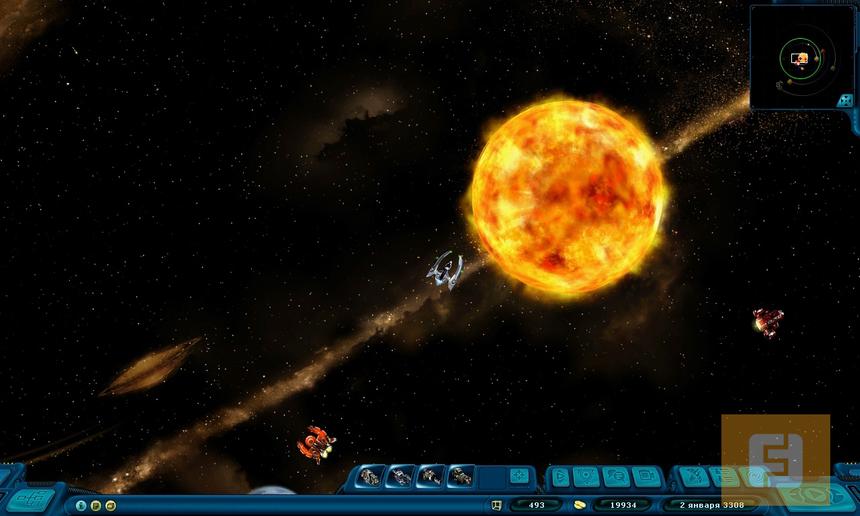Click the gold coin credits icon

click(578, 505)
